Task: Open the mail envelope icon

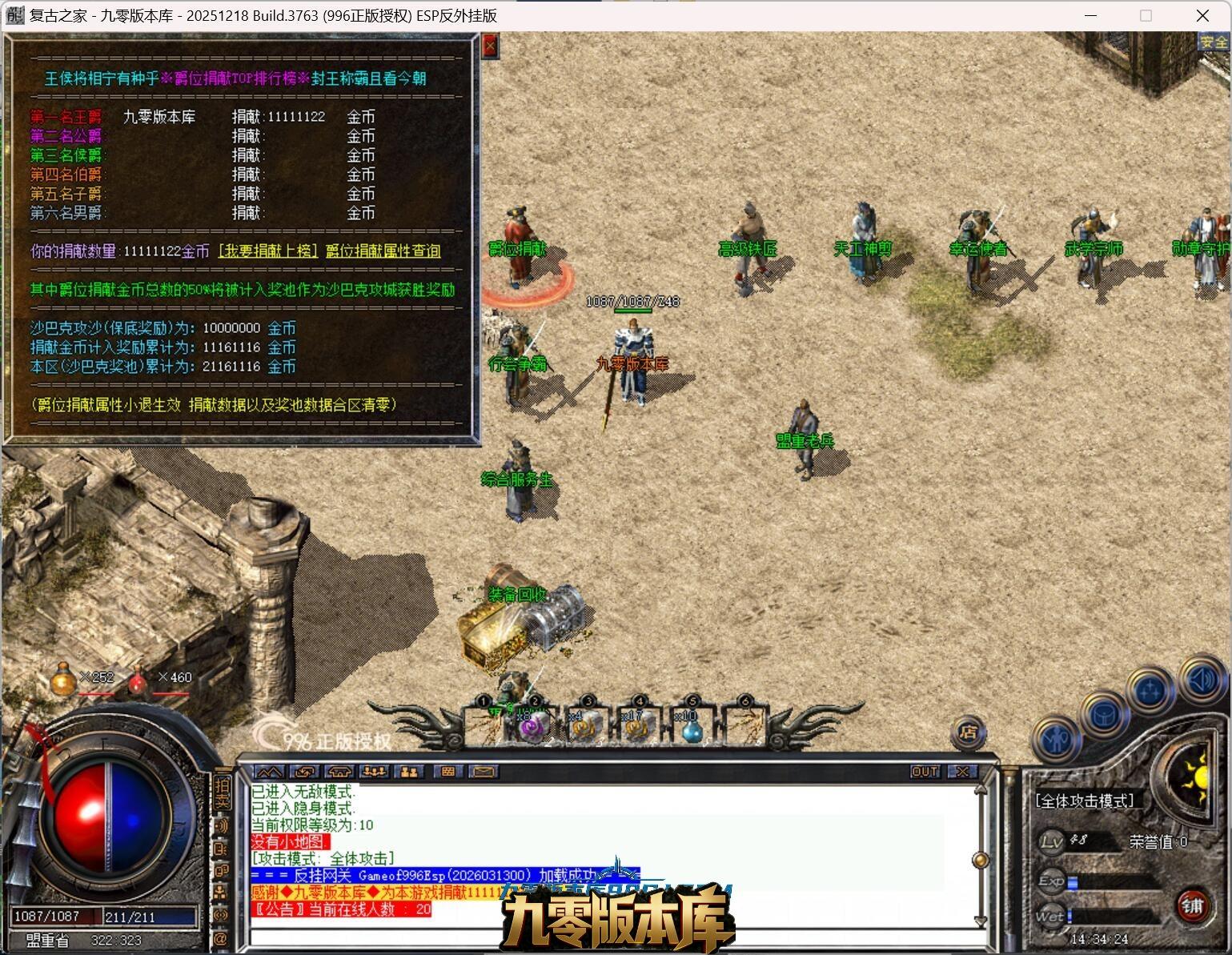Action: point(483,772)
